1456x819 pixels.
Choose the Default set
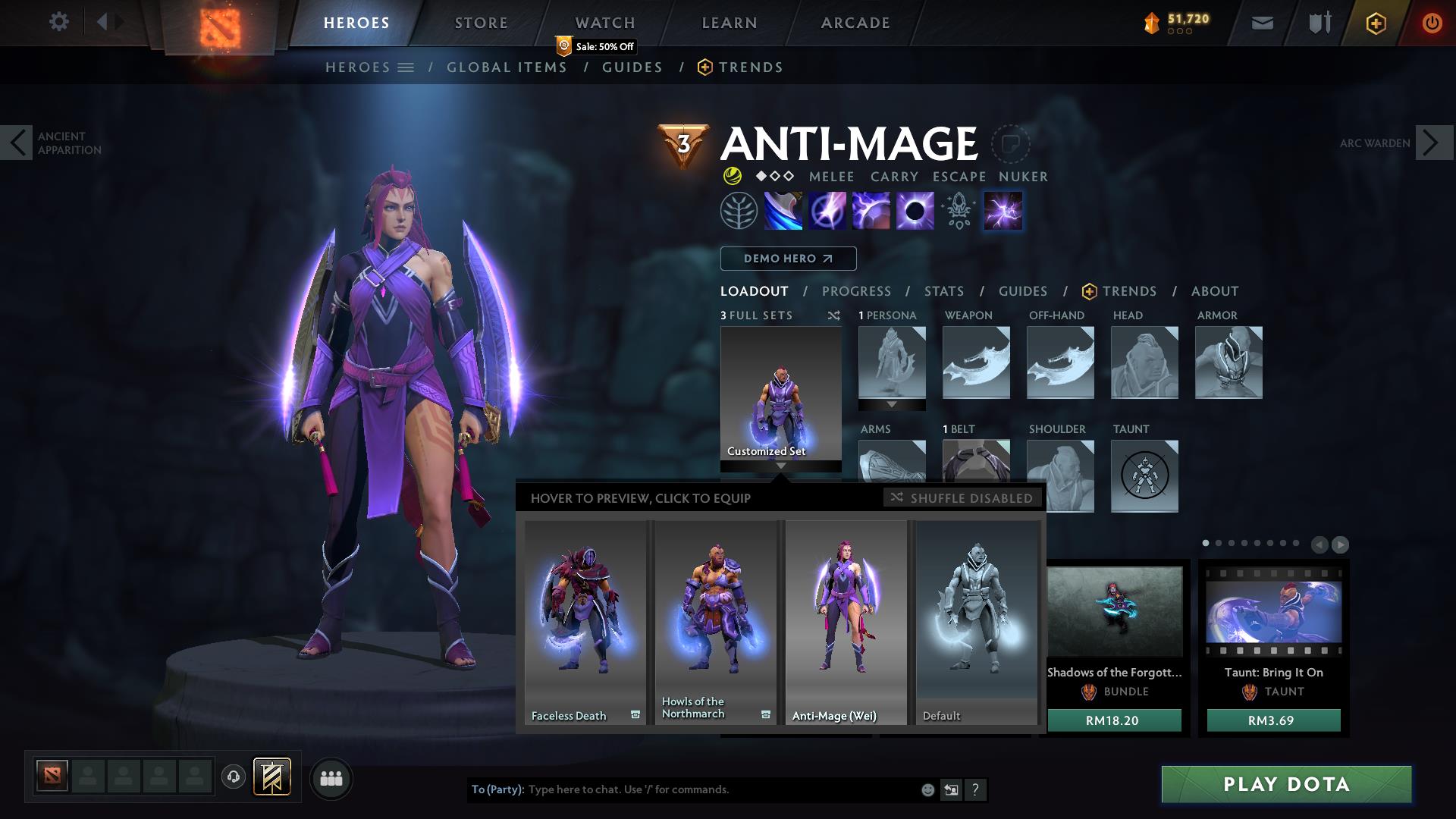(976, 622)
